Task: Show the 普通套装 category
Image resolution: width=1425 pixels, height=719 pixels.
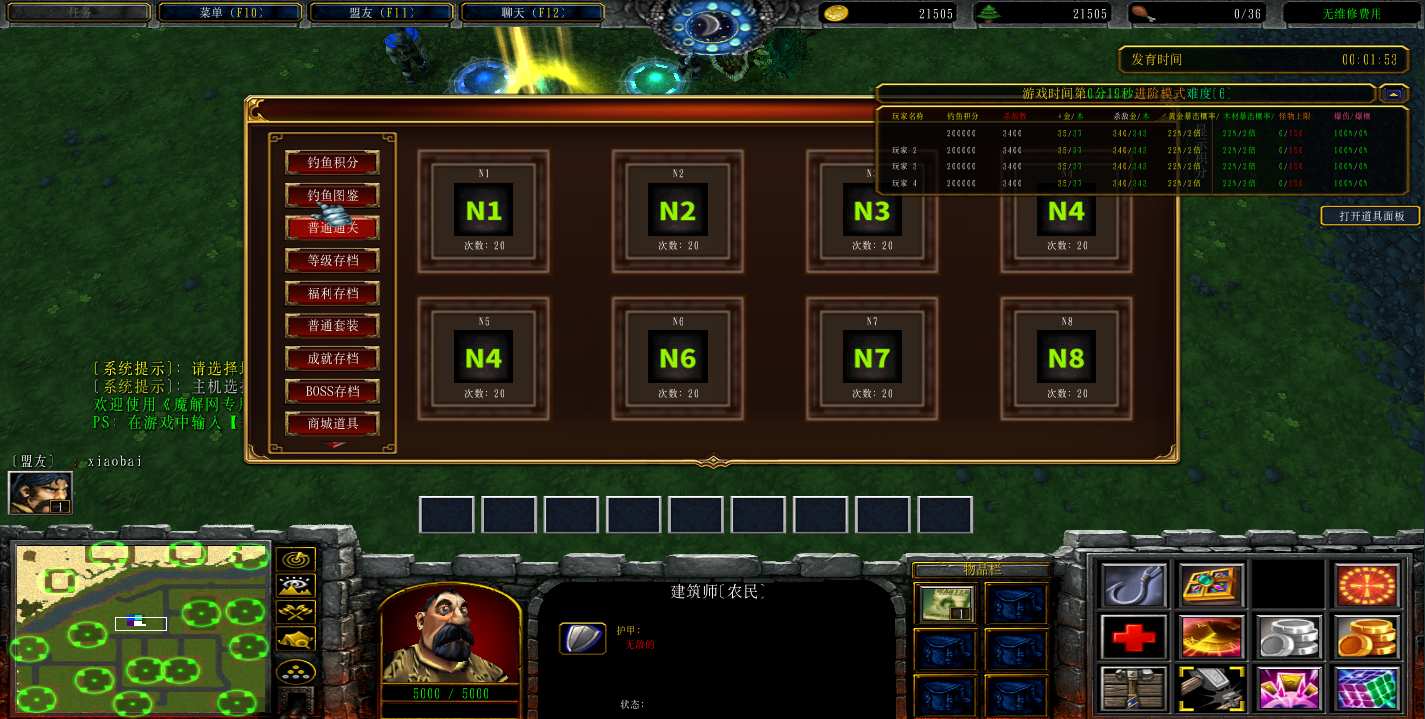Action: (333, 326)
